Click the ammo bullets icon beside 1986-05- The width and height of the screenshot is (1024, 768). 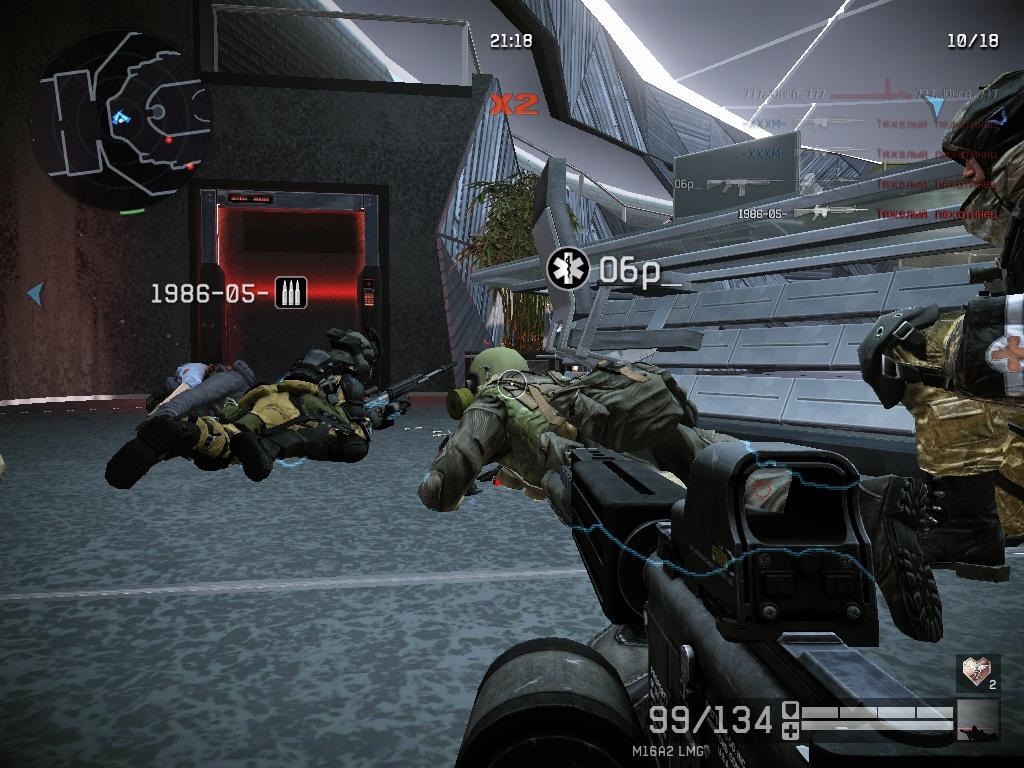[291, 293]
